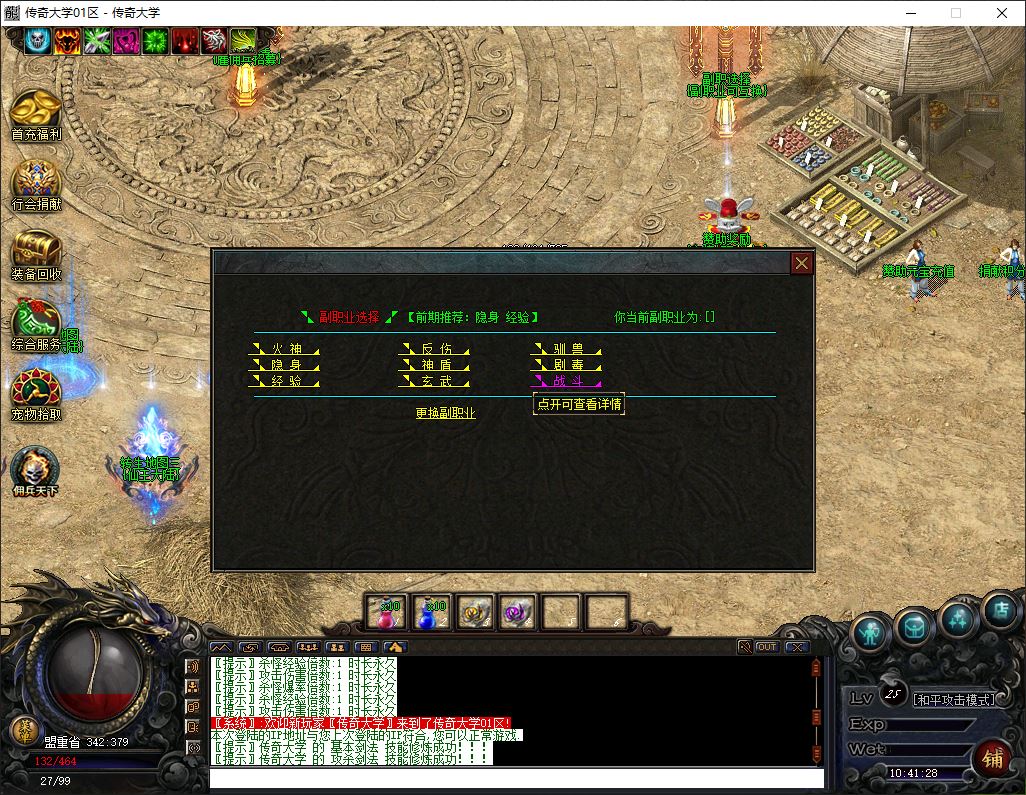Click the 更换副职业 link

446,413
